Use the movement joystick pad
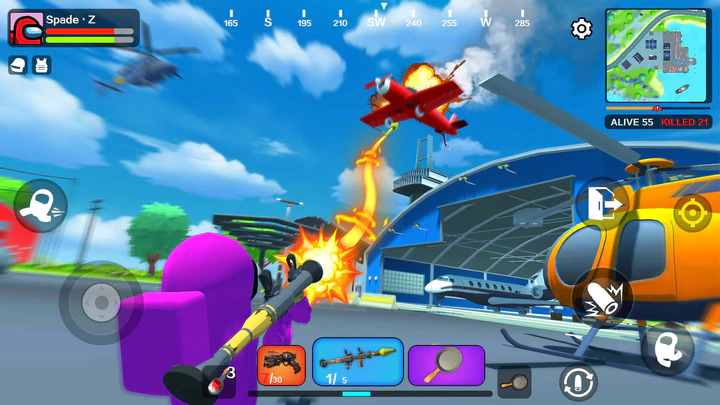This screenshot has height=405, width=720. [x=100, y=300]
